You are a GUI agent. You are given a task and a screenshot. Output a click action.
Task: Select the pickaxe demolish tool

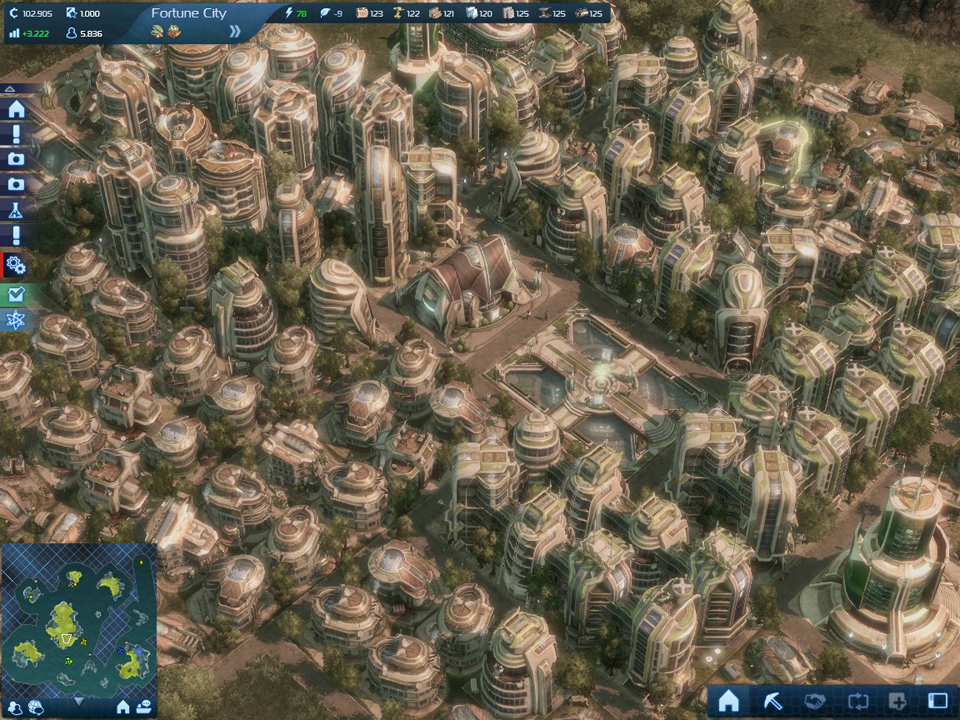[772, 700]
